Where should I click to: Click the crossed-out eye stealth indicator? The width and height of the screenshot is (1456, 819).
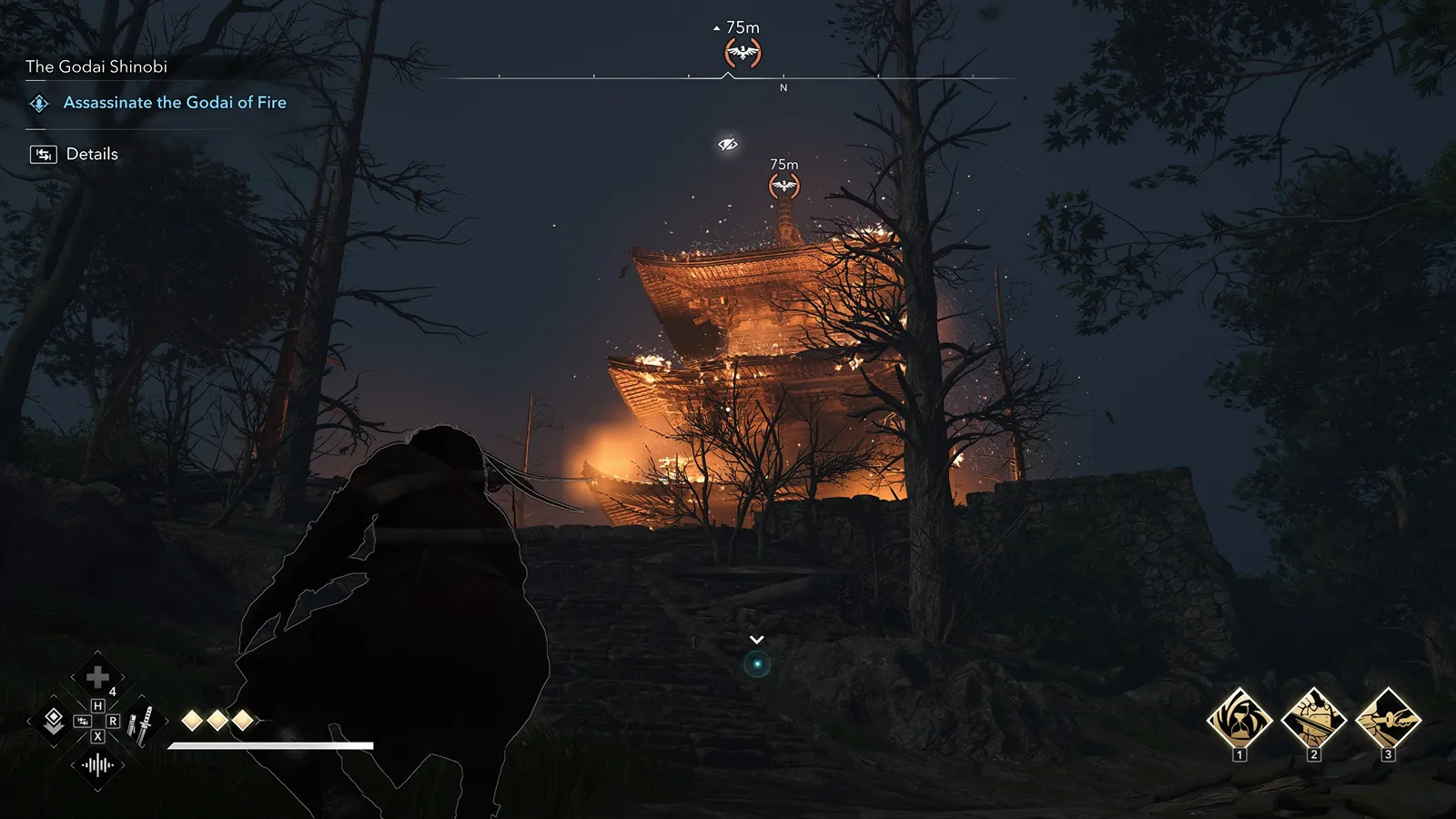point(727,145)
